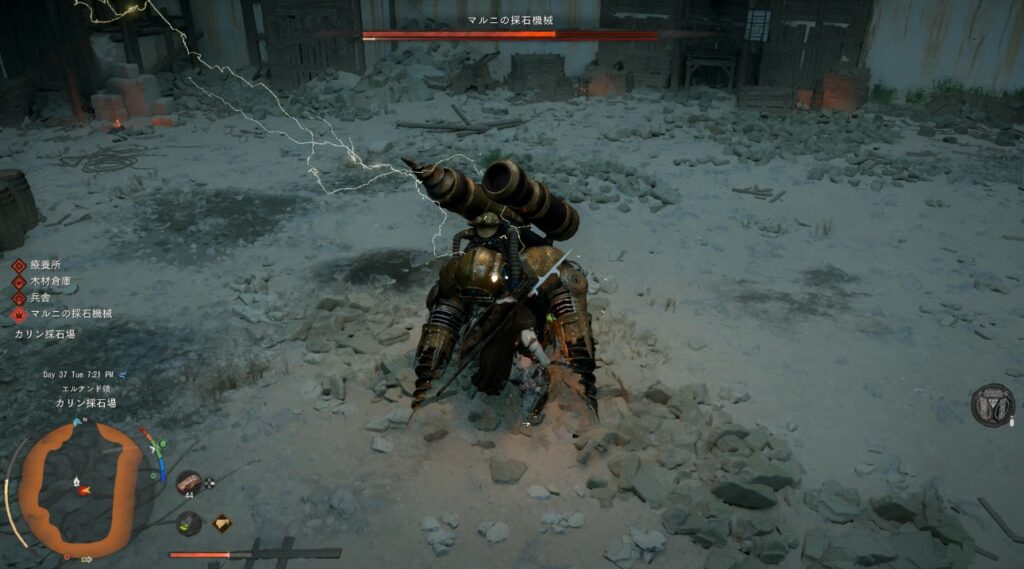The height and width of the screenshot is (569, 1024).
Task: Select the 兵舎 objective entry
Action: [x=40, y=297]
